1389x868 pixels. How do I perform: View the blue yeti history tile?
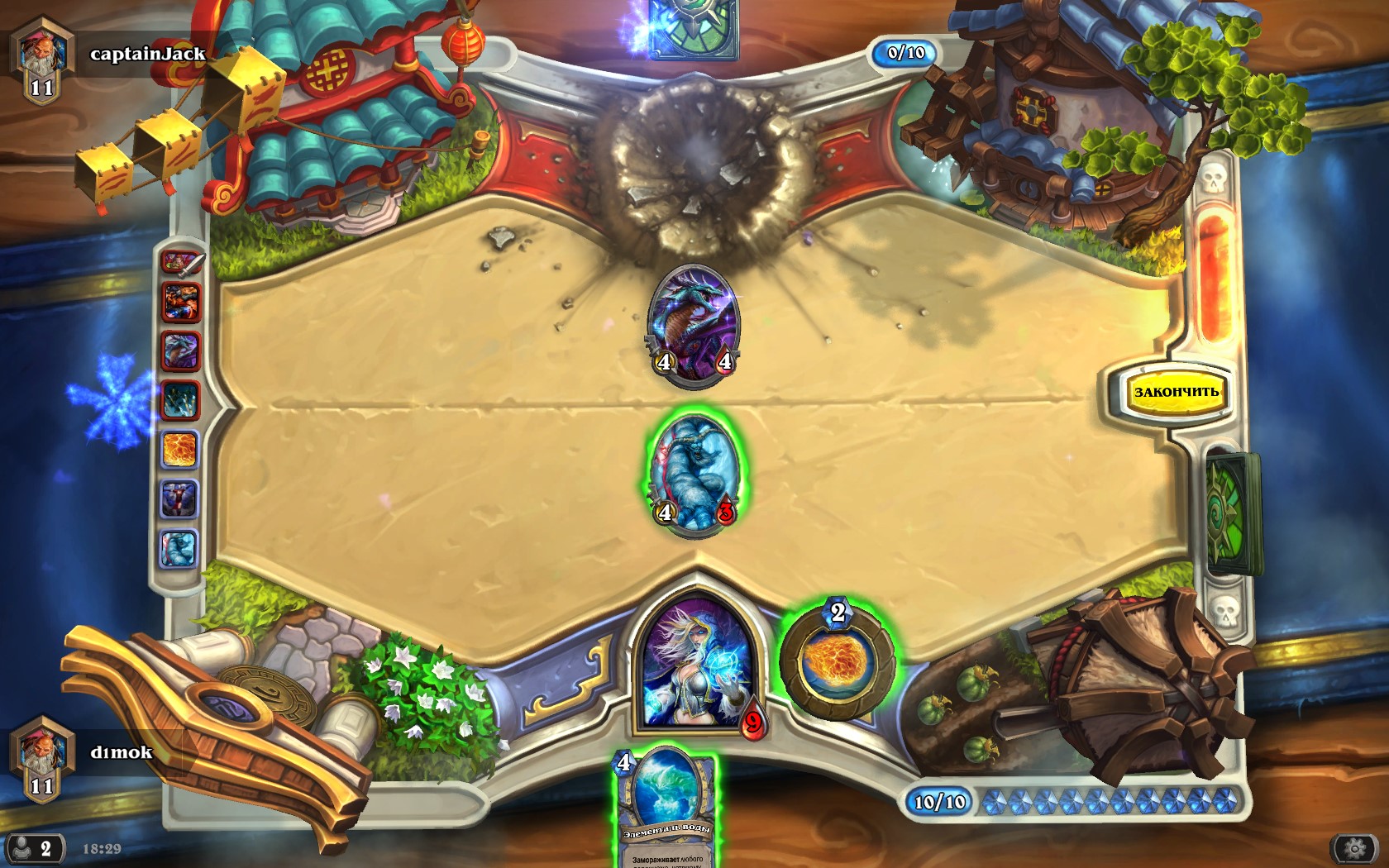(x=179, y=549)
